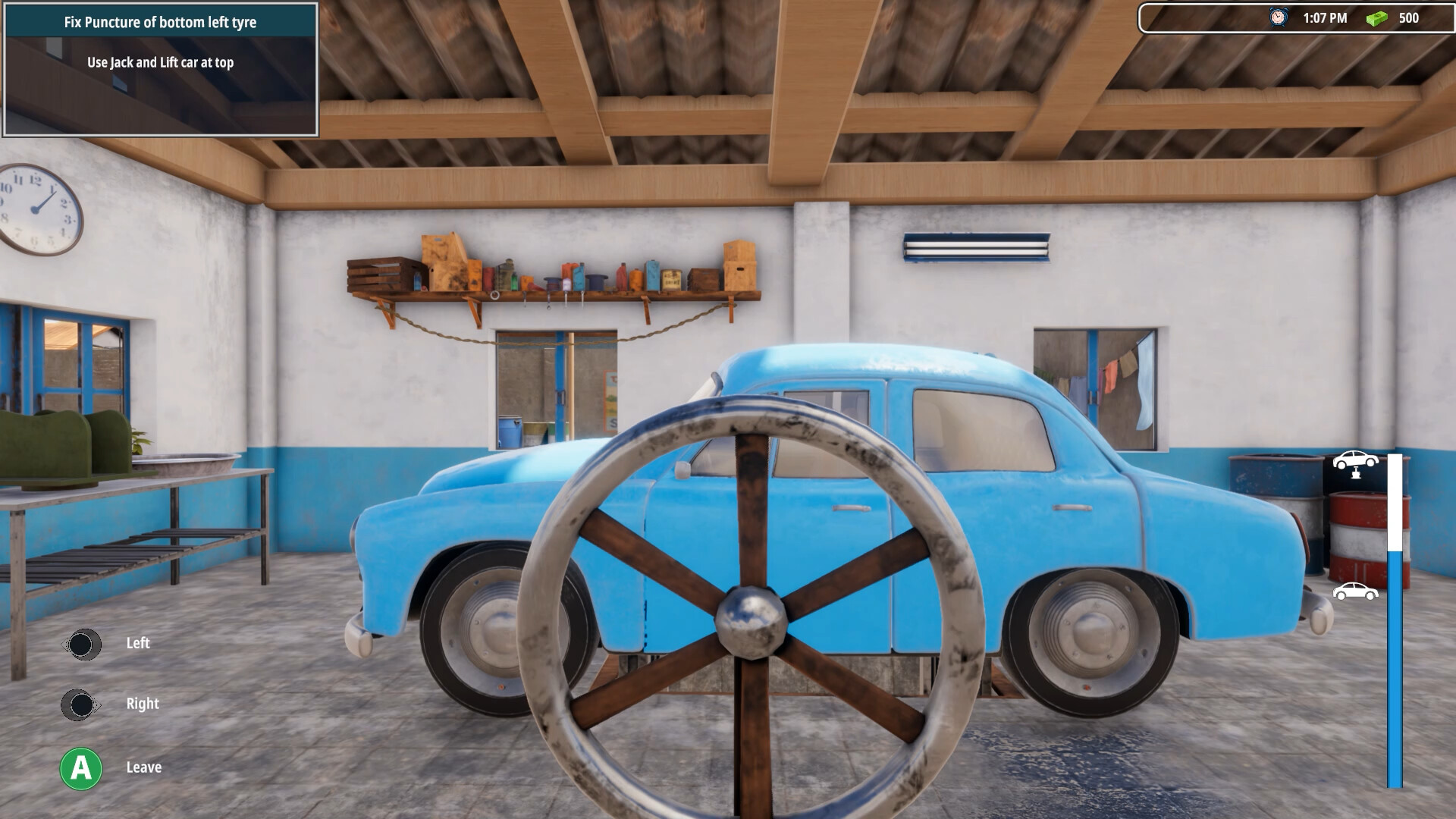Click the alarm clock icon in HUD
Screen dimensions: 1456x819
pos(1279,17)
